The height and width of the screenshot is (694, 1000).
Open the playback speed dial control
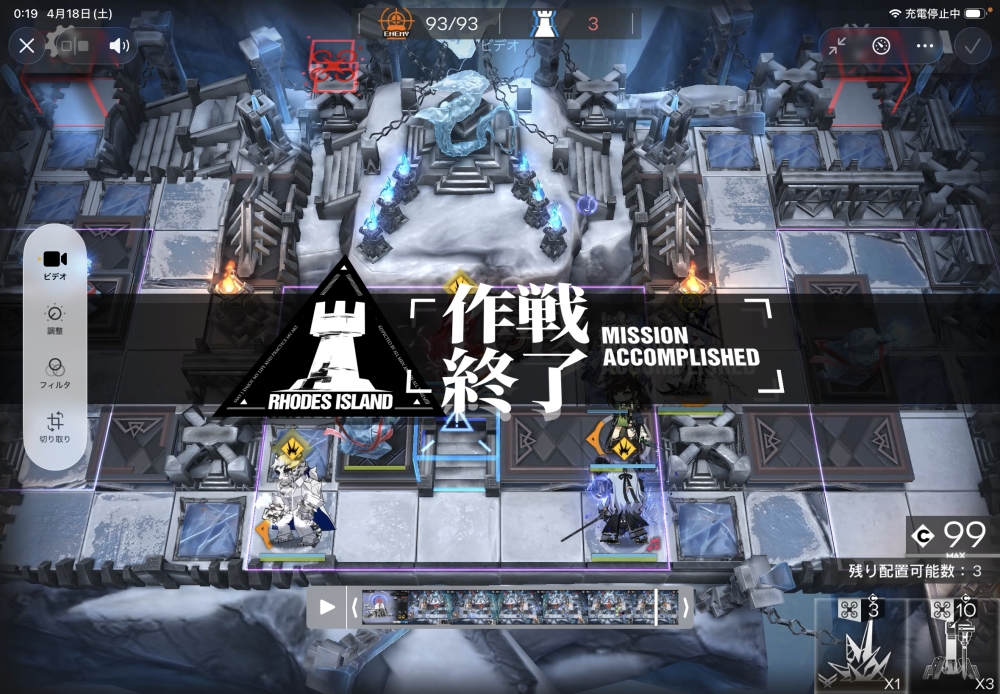point(881,46)
